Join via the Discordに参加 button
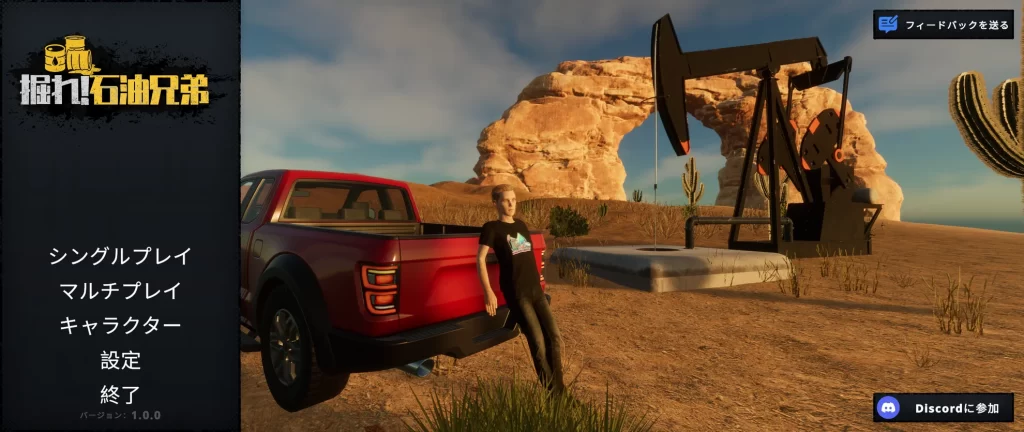The width and height of the screenshot is (1024, 432). pyautogui.click(x=943, y=407)
